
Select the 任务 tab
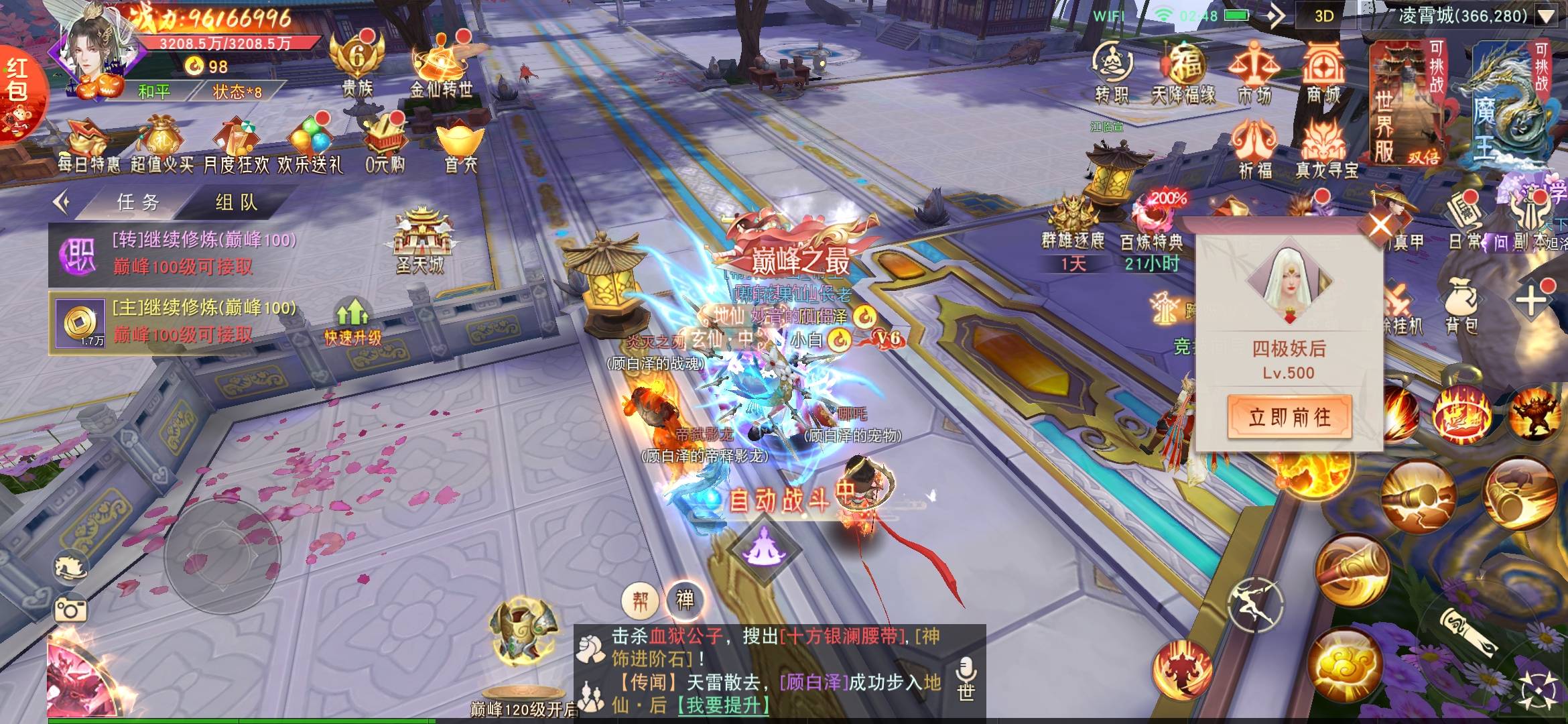[138, 202]
